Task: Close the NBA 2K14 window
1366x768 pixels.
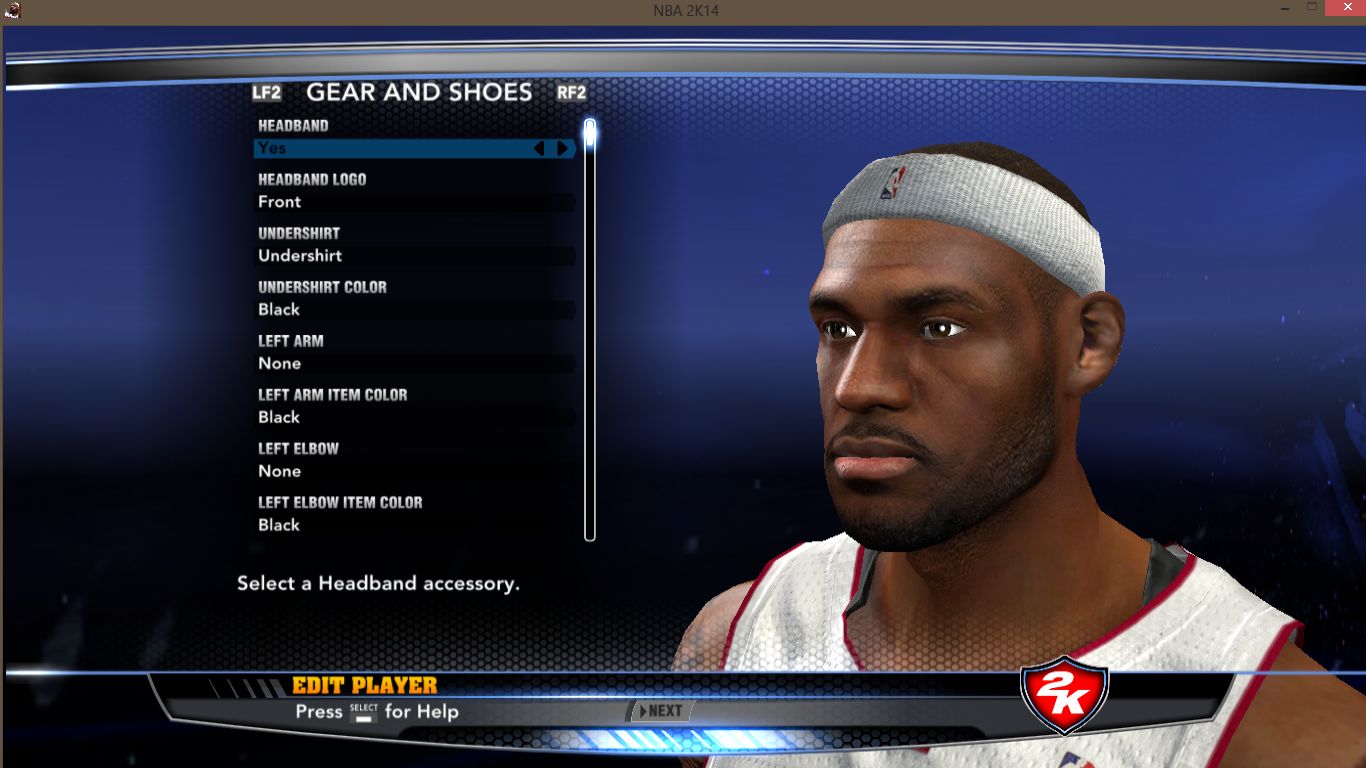Action: tap(1341, 9)
